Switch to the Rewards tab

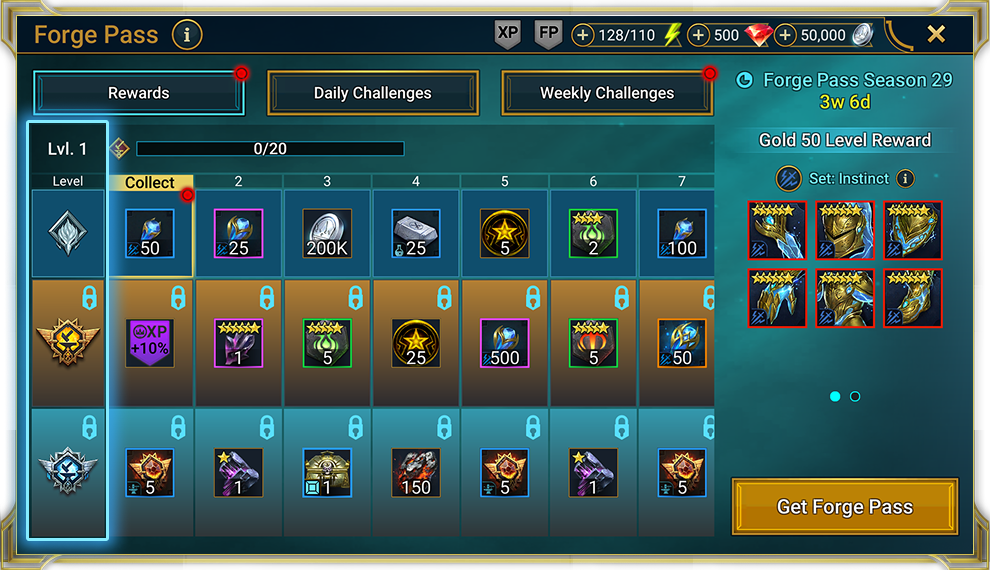click(139, 93)
